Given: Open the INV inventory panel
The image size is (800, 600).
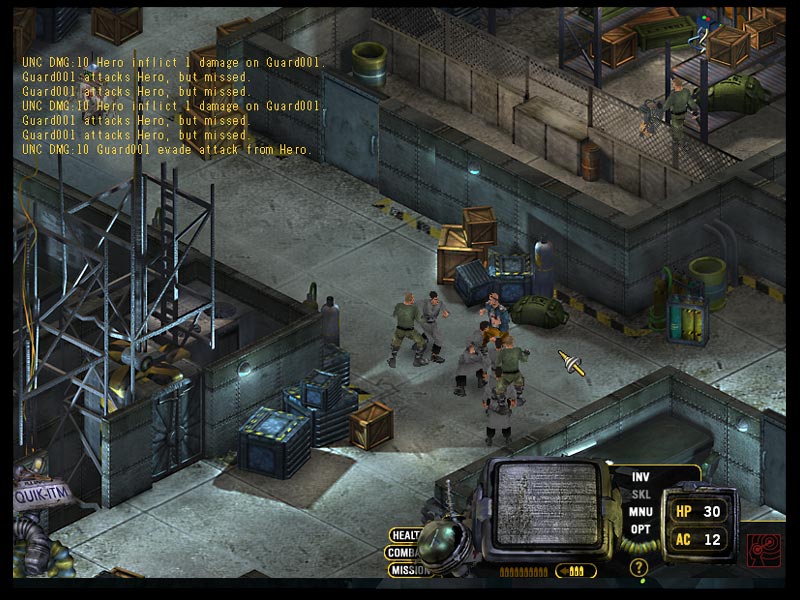Looking at the screenshot, I should tap(640, 477).
